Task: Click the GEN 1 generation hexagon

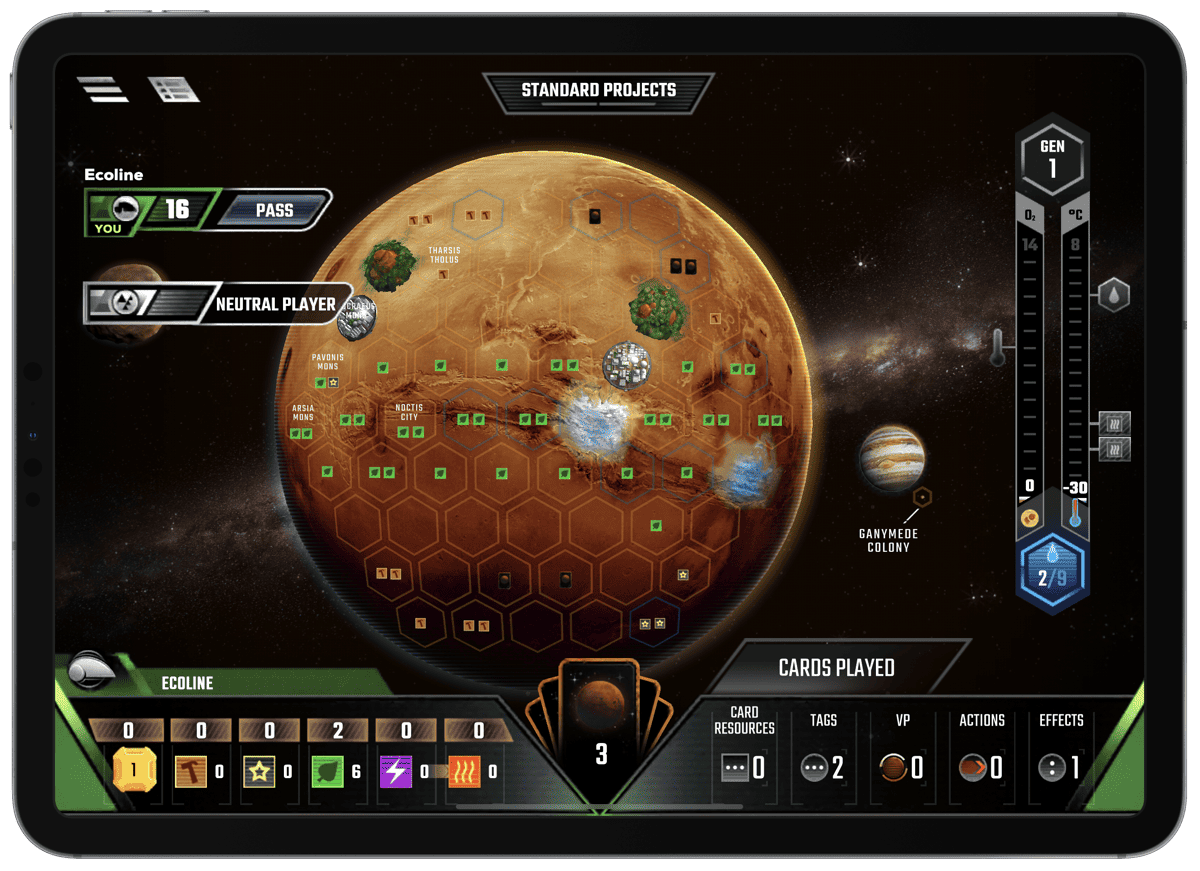Action: 1052,158
